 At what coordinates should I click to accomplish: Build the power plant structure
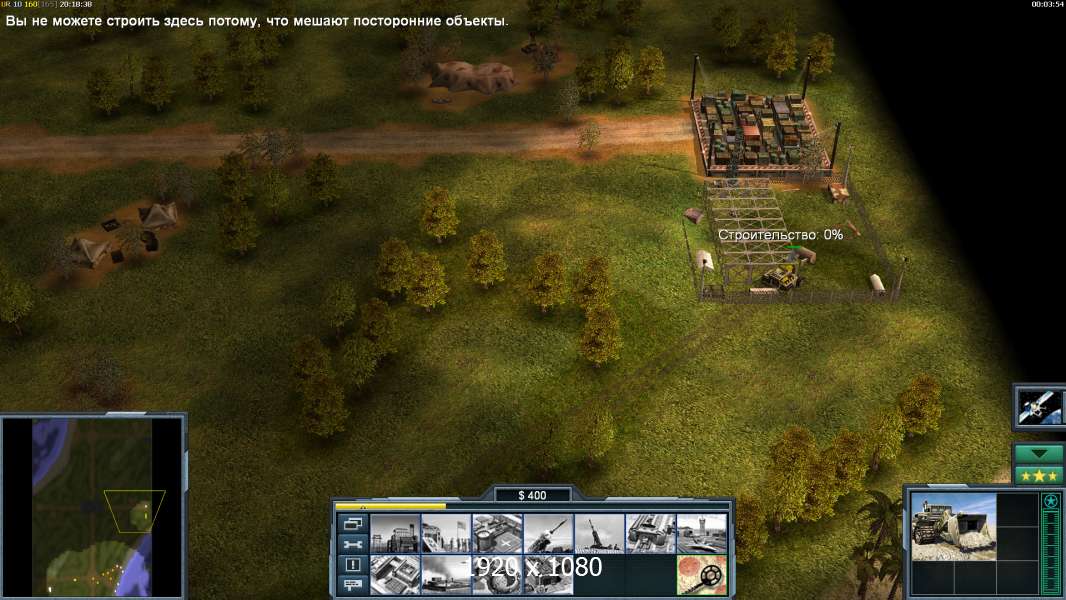coord(395,534)
